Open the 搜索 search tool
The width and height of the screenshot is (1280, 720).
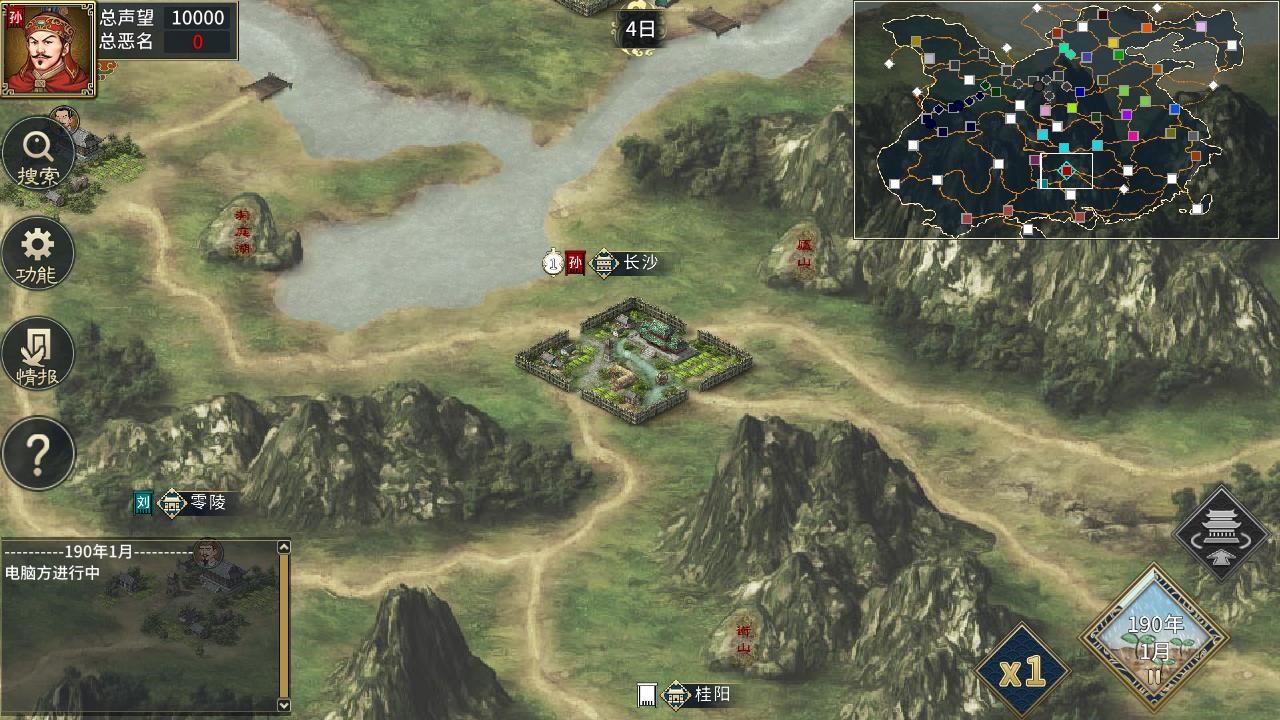pyautogui.click(x=38, y=155)
